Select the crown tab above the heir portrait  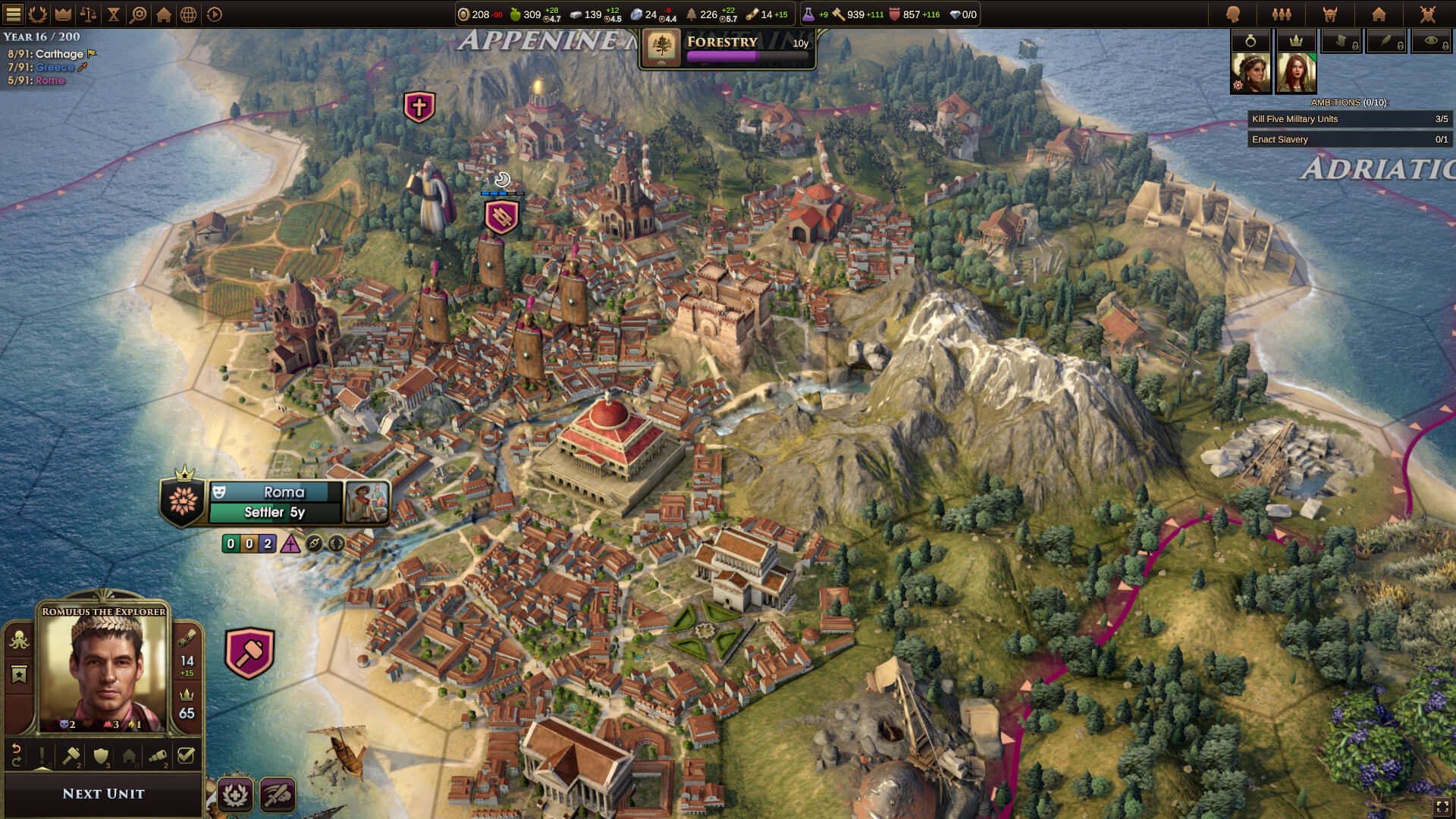point(1298,42)
